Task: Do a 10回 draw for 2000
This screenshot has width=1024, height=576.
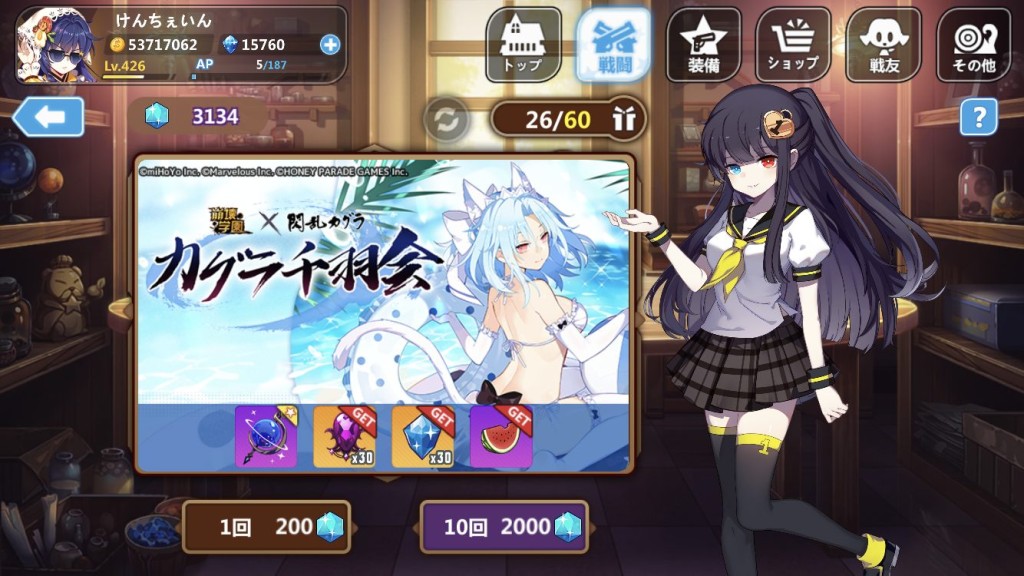Action: pyautogui.click(x=504, y=527)
